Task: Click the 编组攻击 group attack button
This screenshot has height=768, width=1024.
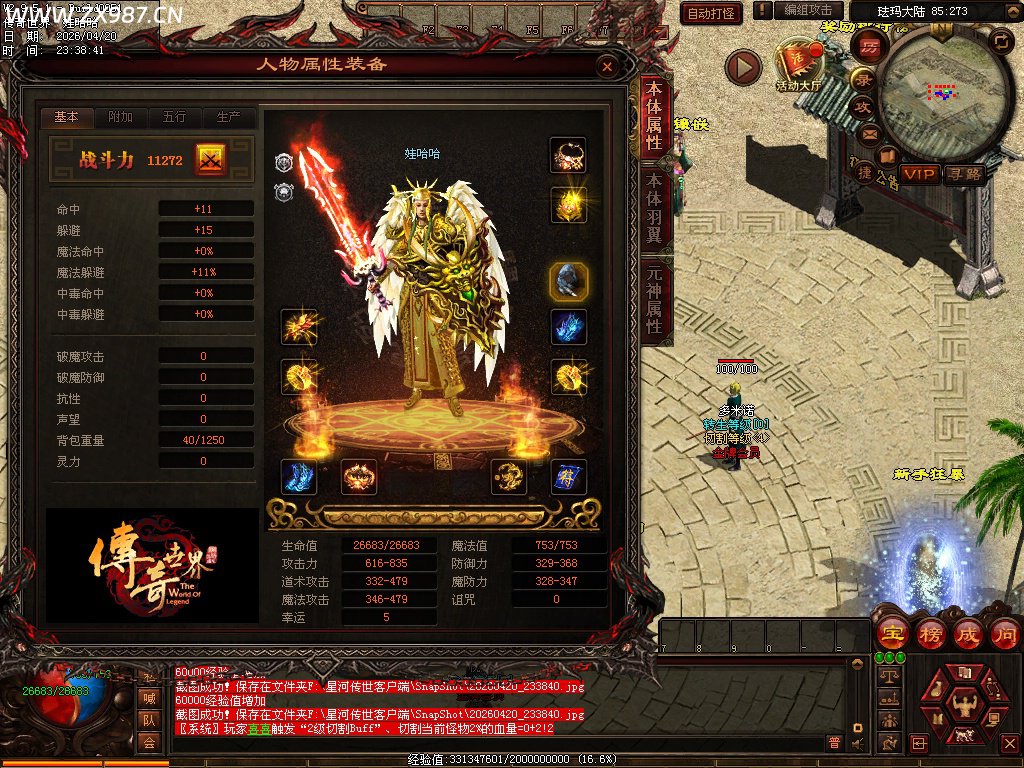Action: click(808, 10)
